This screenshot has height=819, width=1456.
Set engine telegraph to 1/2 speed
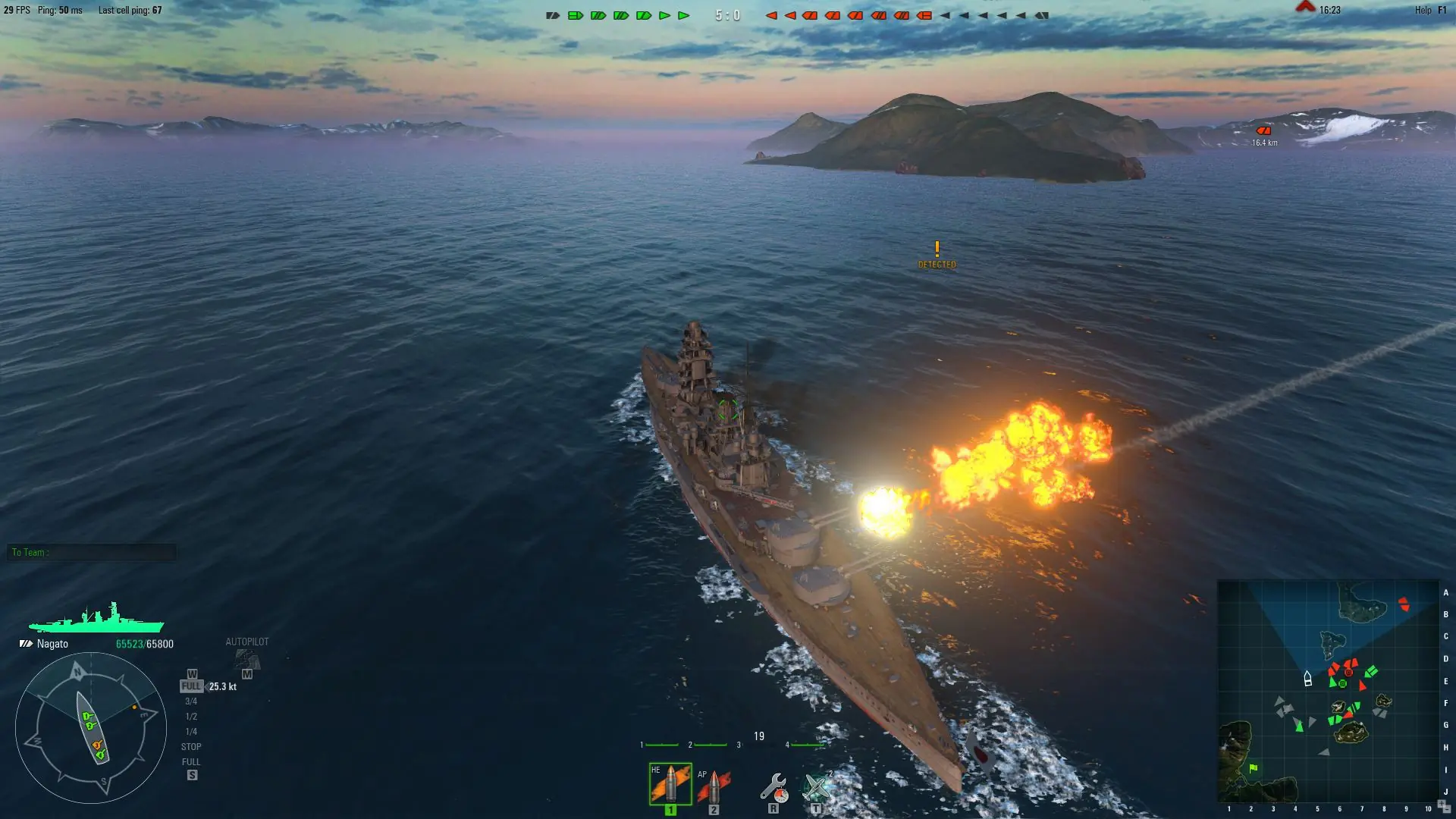tap(191, 717)
